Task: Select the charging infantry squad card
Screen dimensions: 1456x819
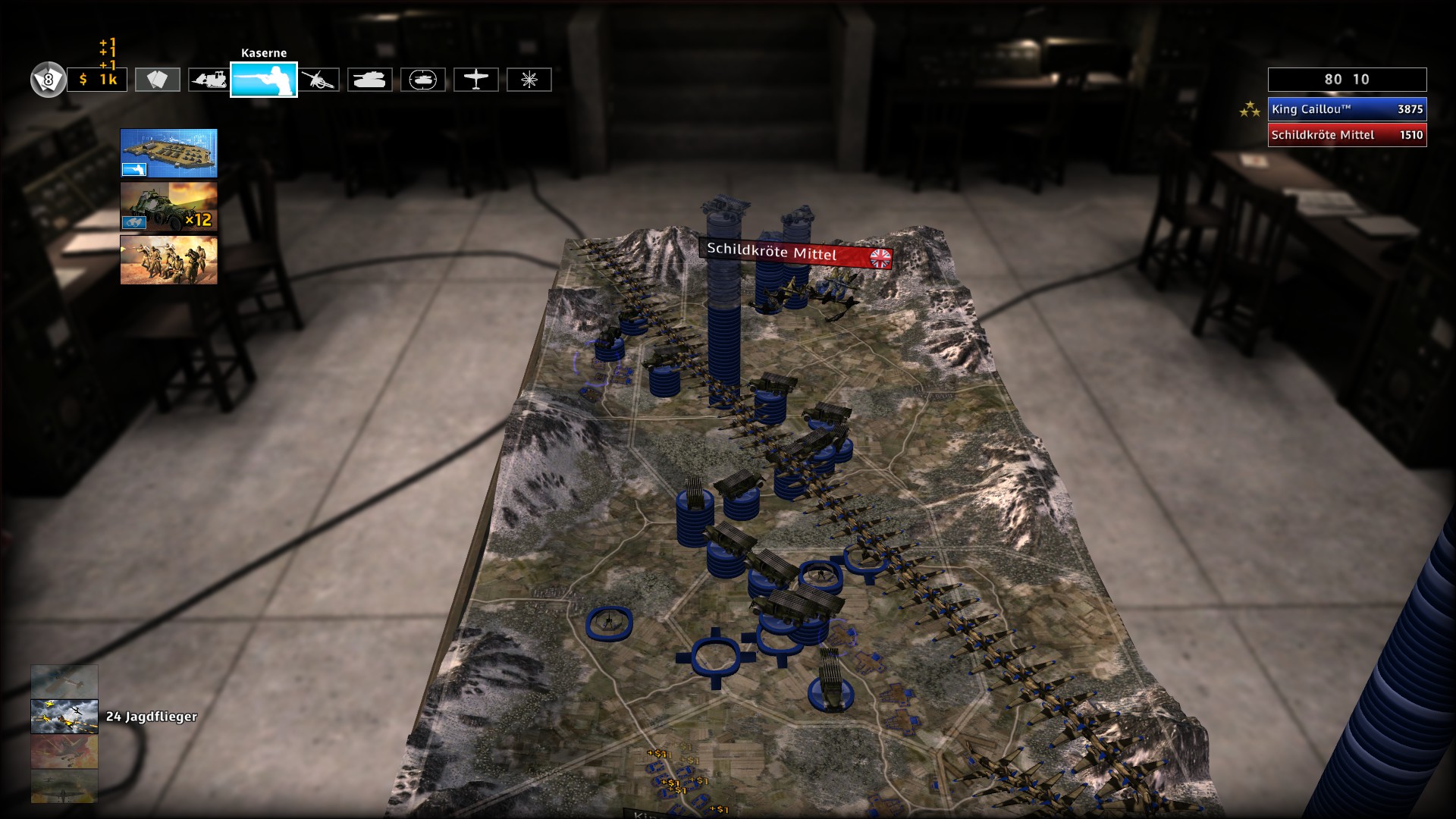Action: pyautogui.click(x=168, y=260)
